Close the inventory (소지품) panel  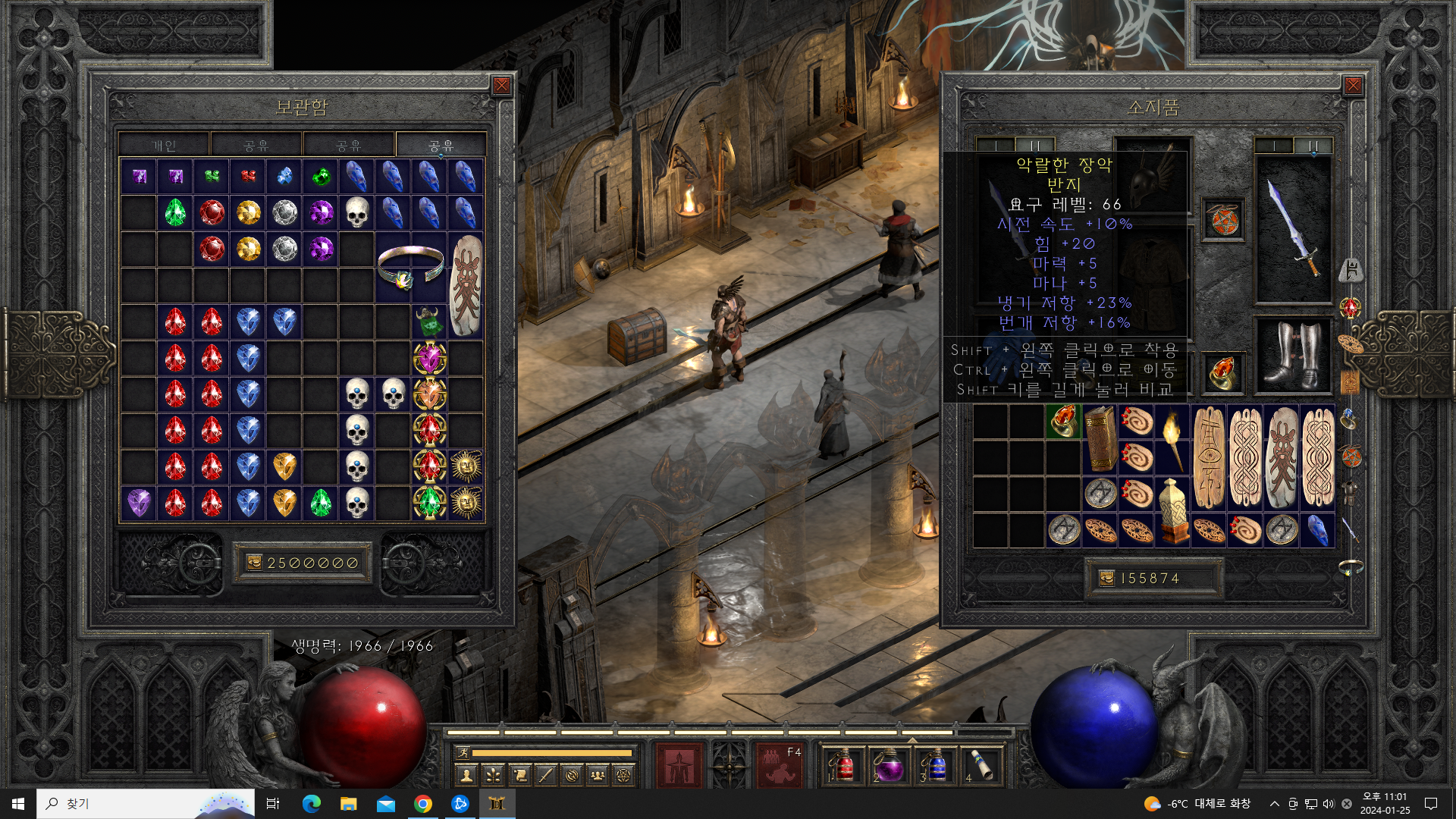point(1353,86)
